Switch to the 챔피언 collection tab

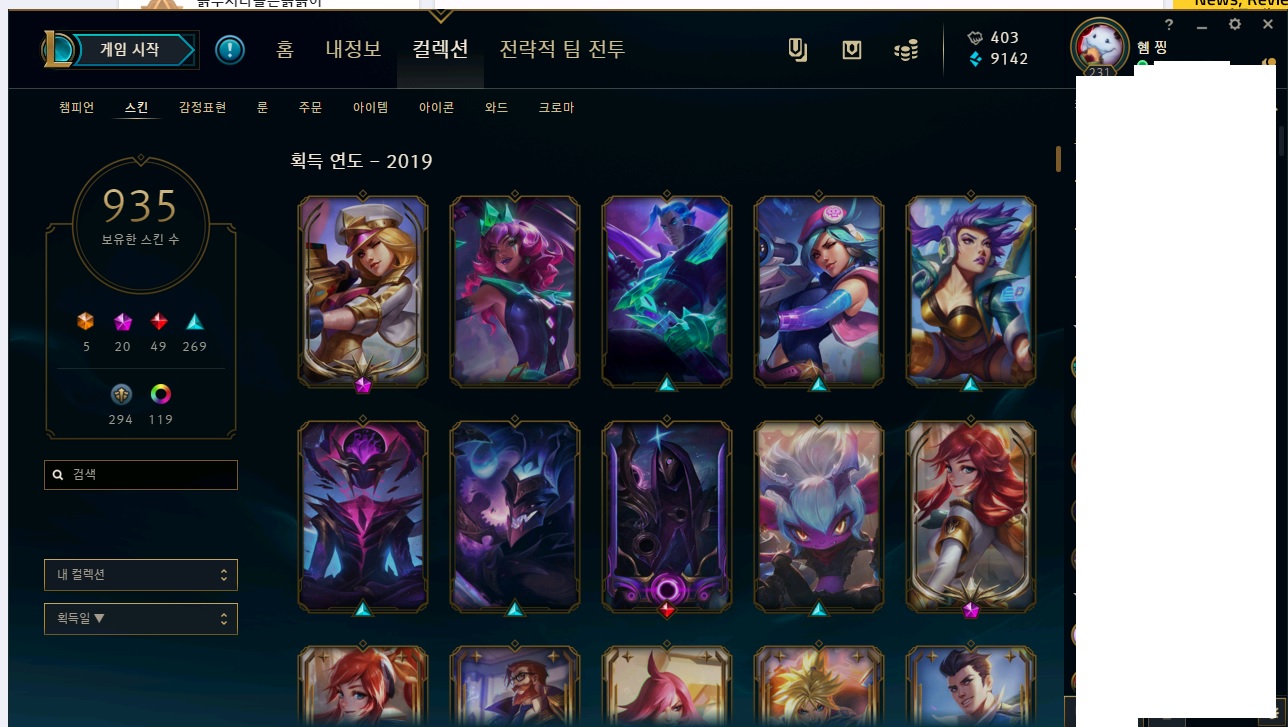pyautogui.click(x=75, y=107)
